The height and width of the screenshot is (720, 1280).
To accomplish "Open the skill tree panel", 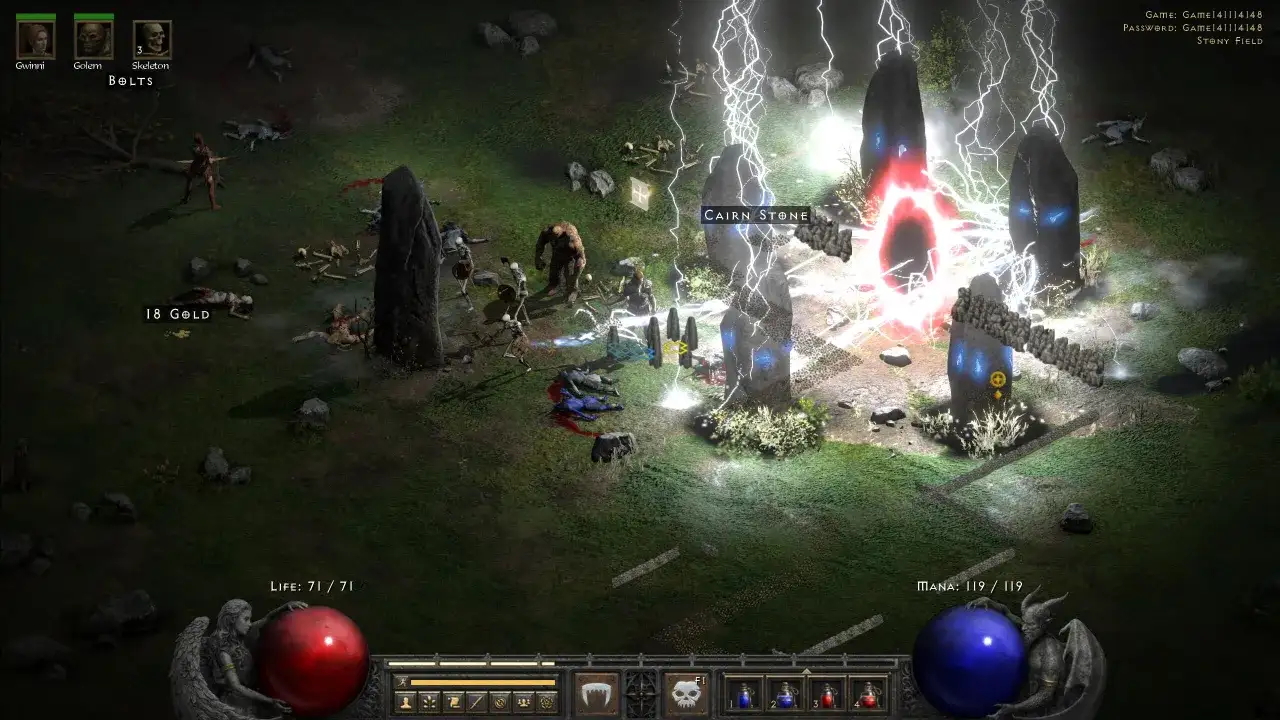I will coord(429,703).
